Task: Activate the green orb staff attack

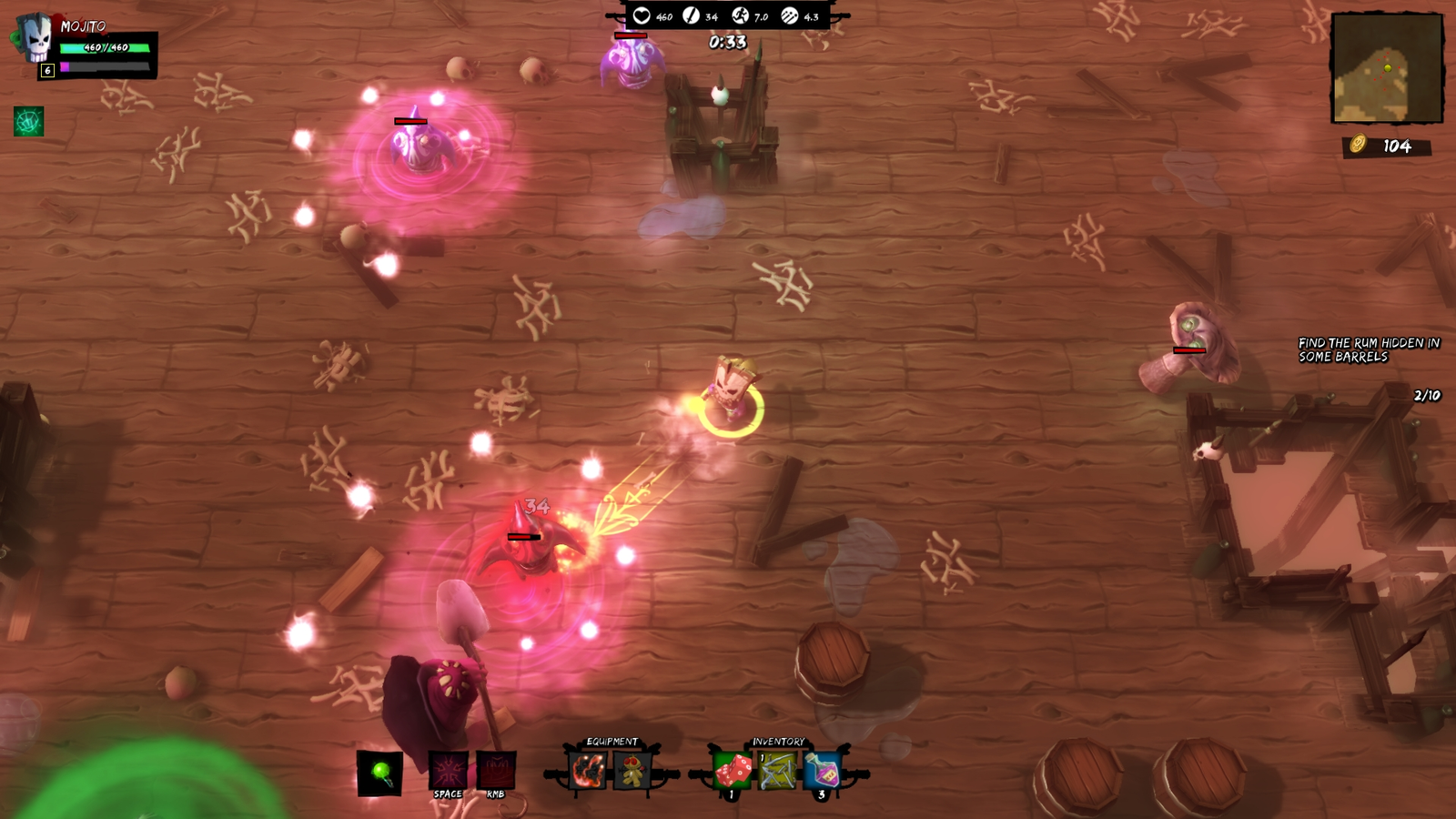Action: [380, 773]
